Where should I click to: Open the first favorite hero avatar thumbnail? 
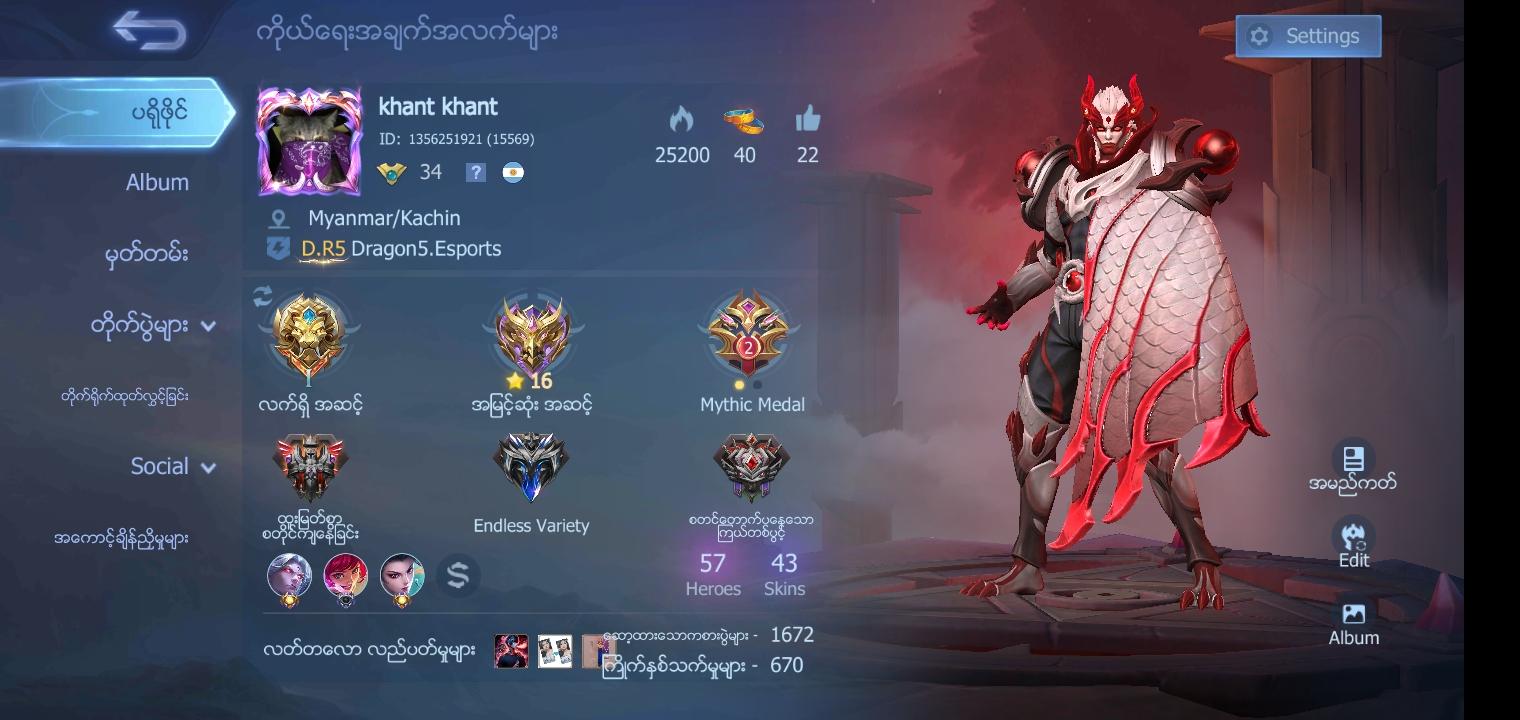point(289,575)
